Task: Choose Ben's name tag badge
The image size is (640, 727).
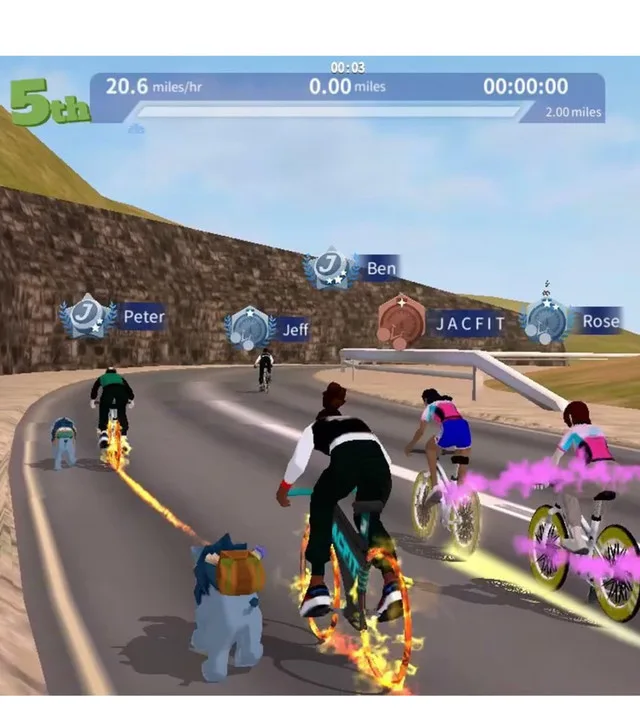Action: (x=380, y=268)
